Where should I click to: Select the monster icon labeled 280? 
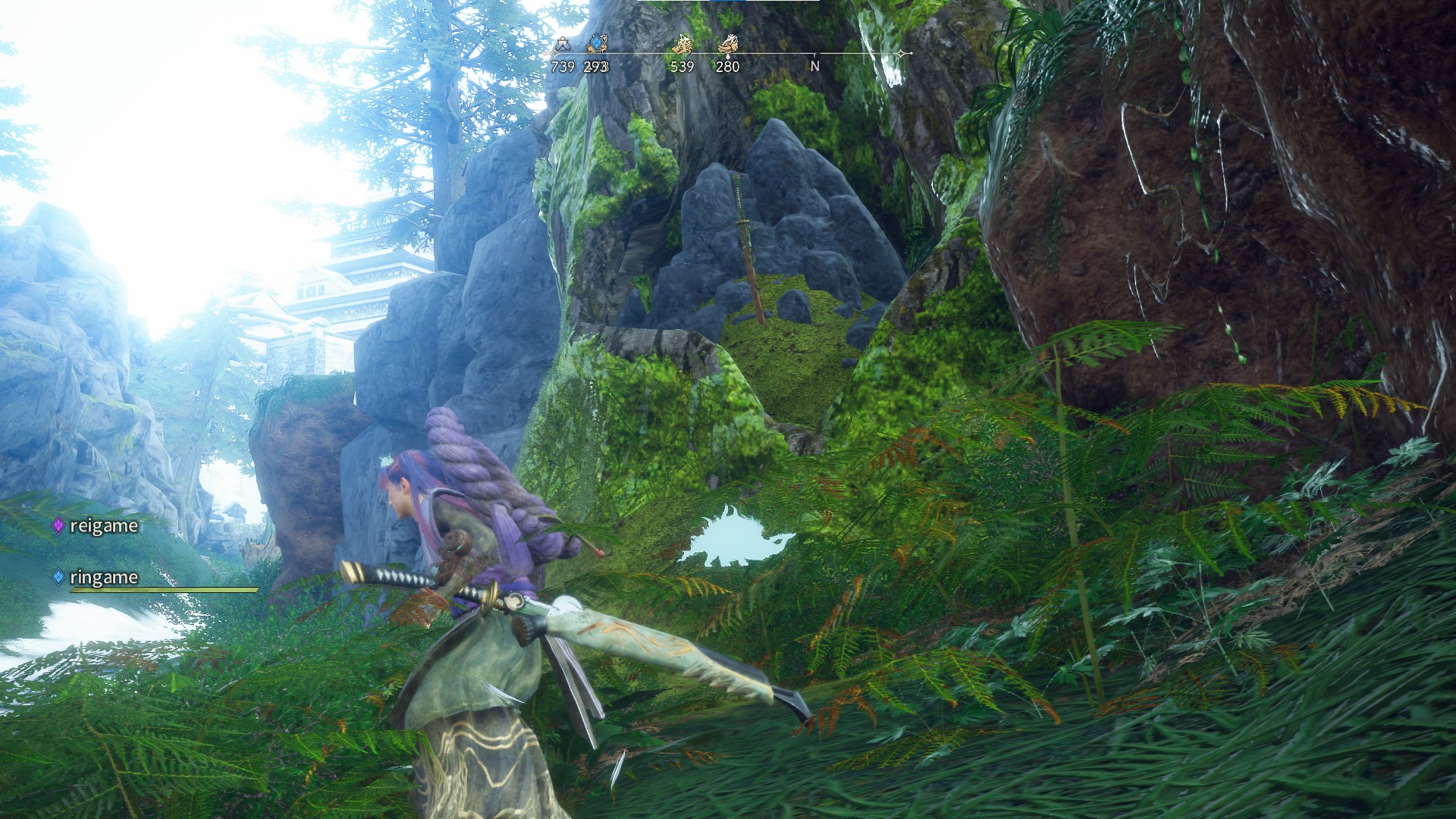(x=728, y=45)
